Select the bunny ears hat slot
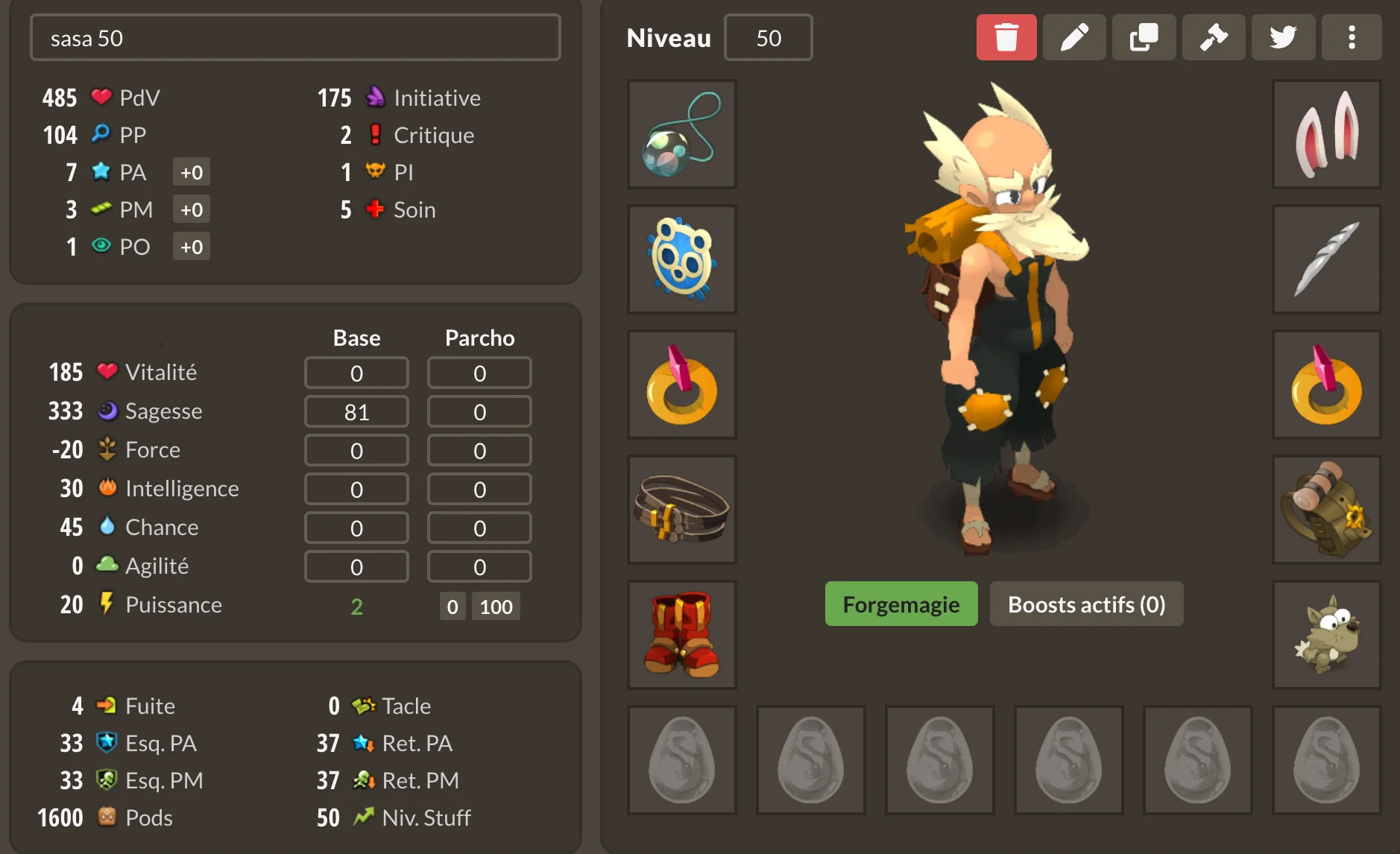 coord(1326,134)
